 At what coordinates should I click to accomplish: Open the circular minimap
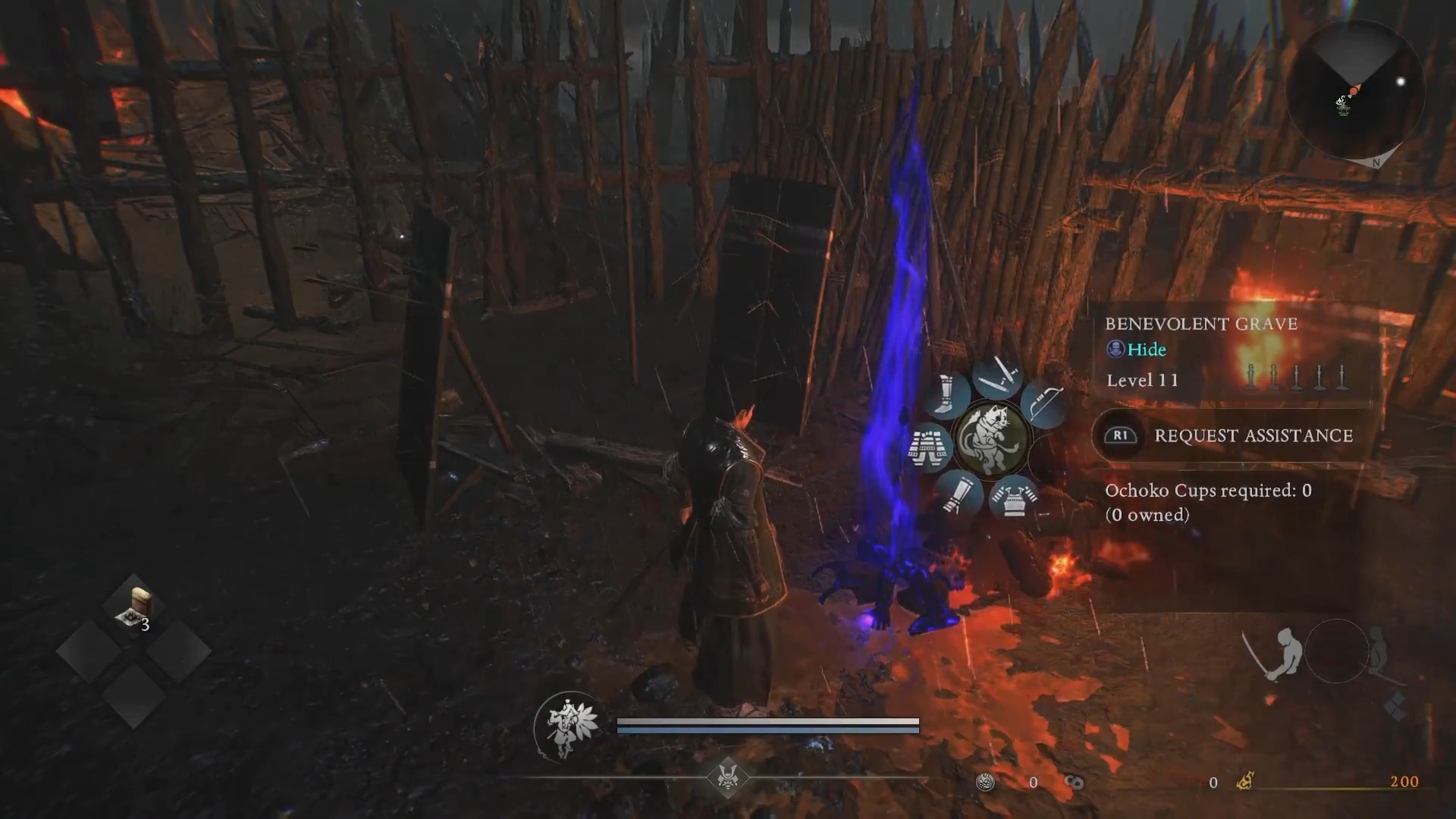(x=1354, y=90)
